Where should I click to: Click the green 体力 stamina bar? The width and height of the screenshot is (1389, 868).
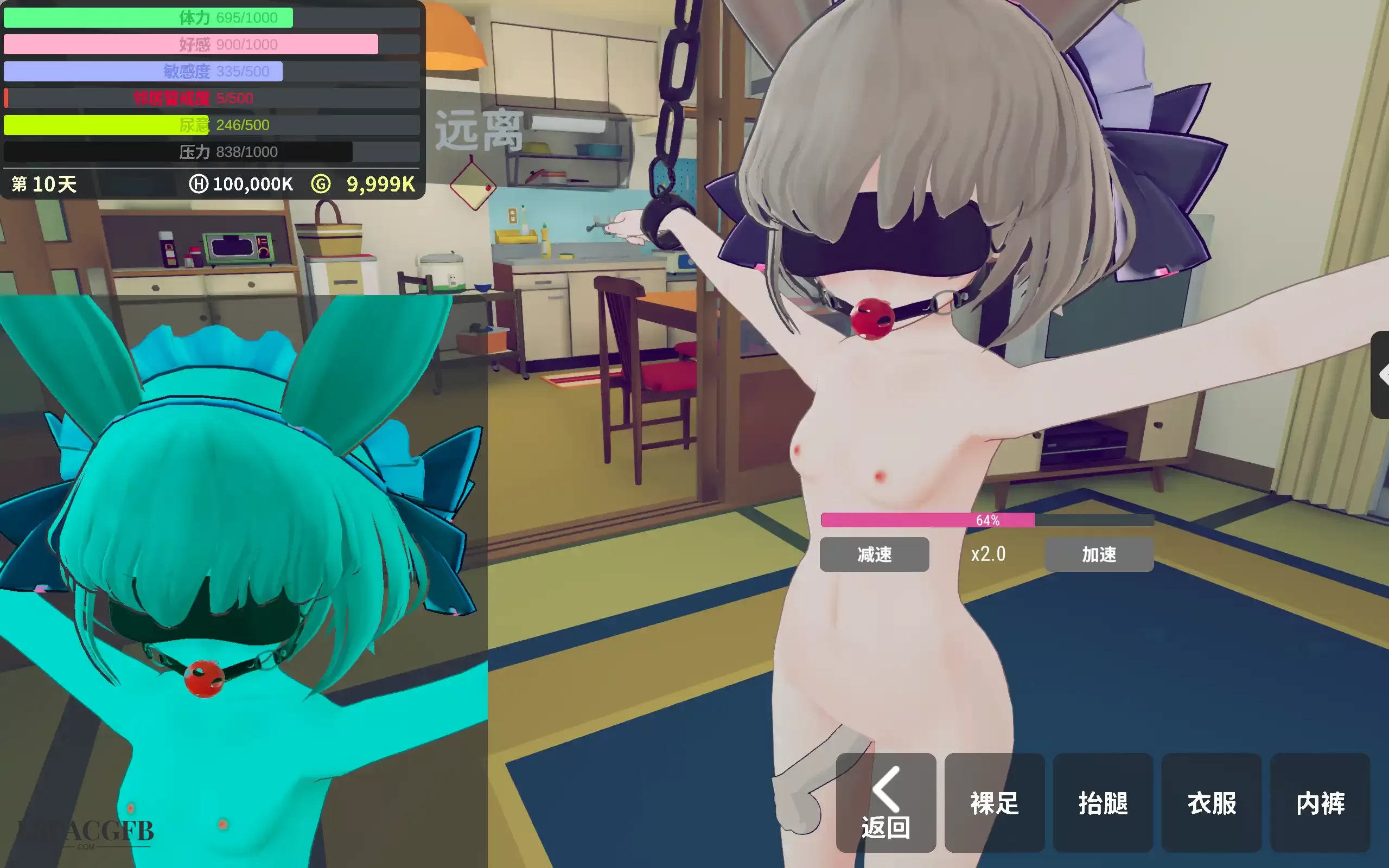(x=143, y=17)
